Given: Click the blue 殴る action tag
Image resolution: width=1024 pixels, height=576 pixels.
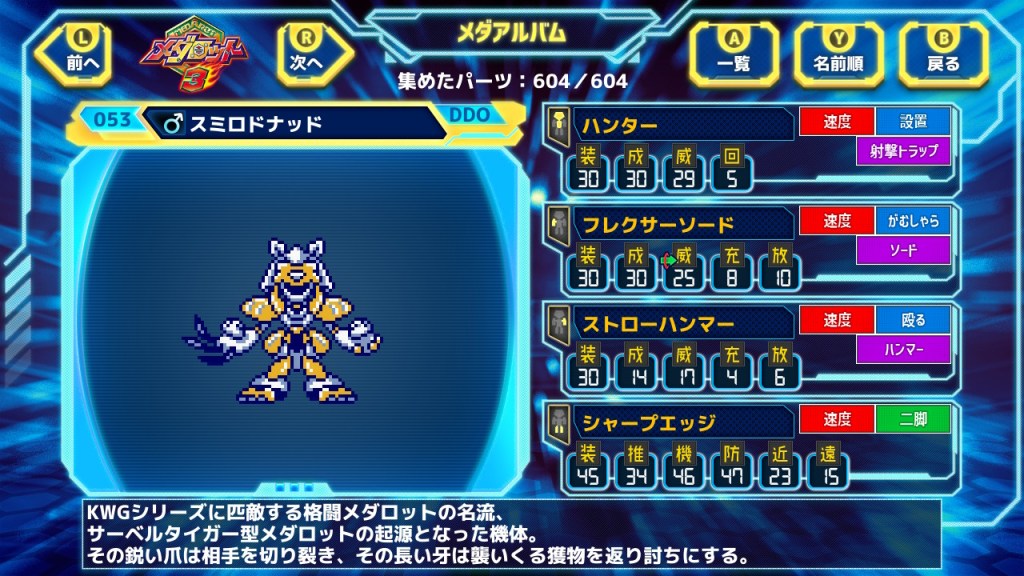Looking at the screenshot, I should tap(913, 320).
